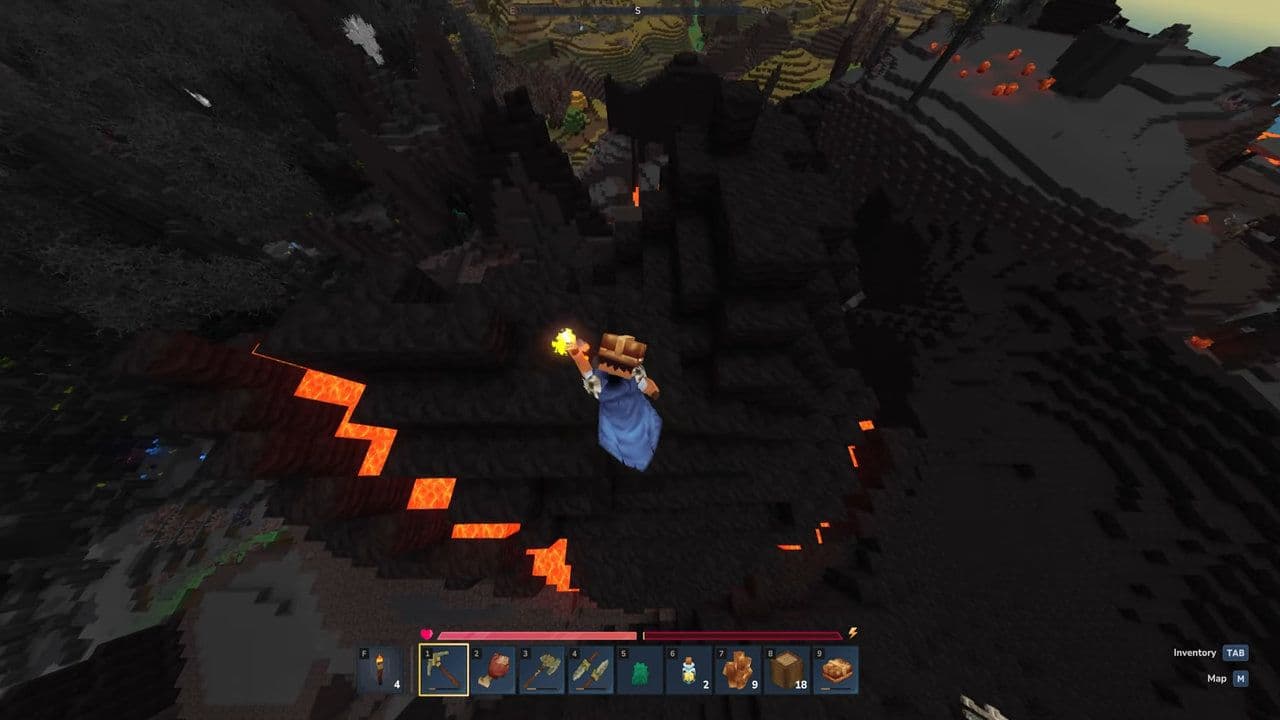The height and width of the screenshot is (720, 1280).
Task: Click the M keybind badge
Action: click(1241, 679)
